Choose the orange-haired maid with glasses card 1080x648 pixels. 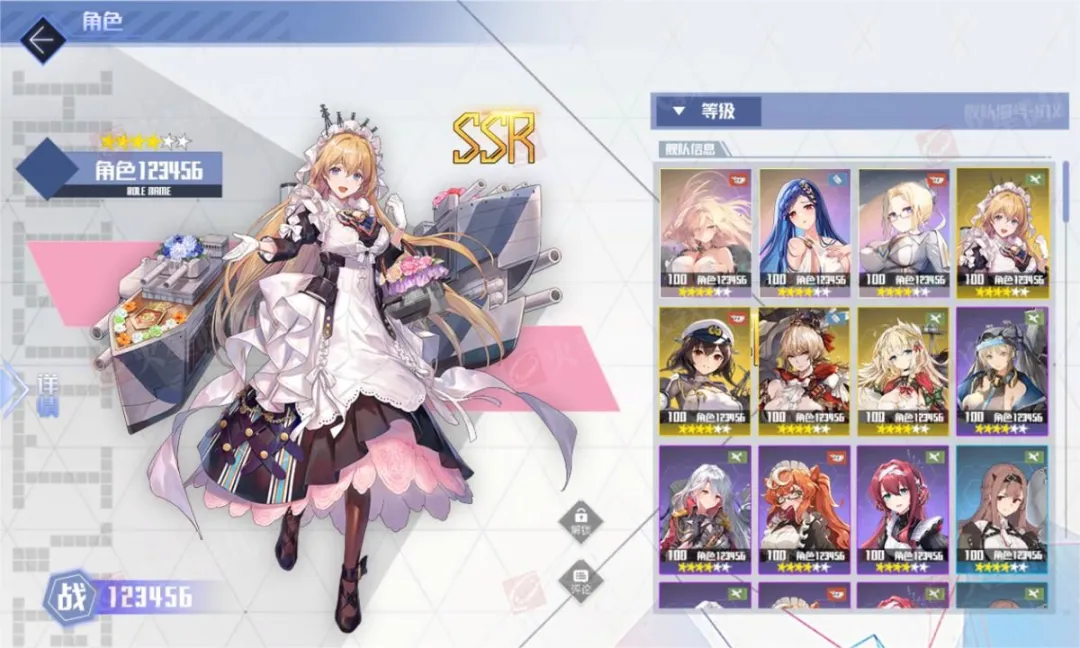pyautogui.click(x=805, y=508)
